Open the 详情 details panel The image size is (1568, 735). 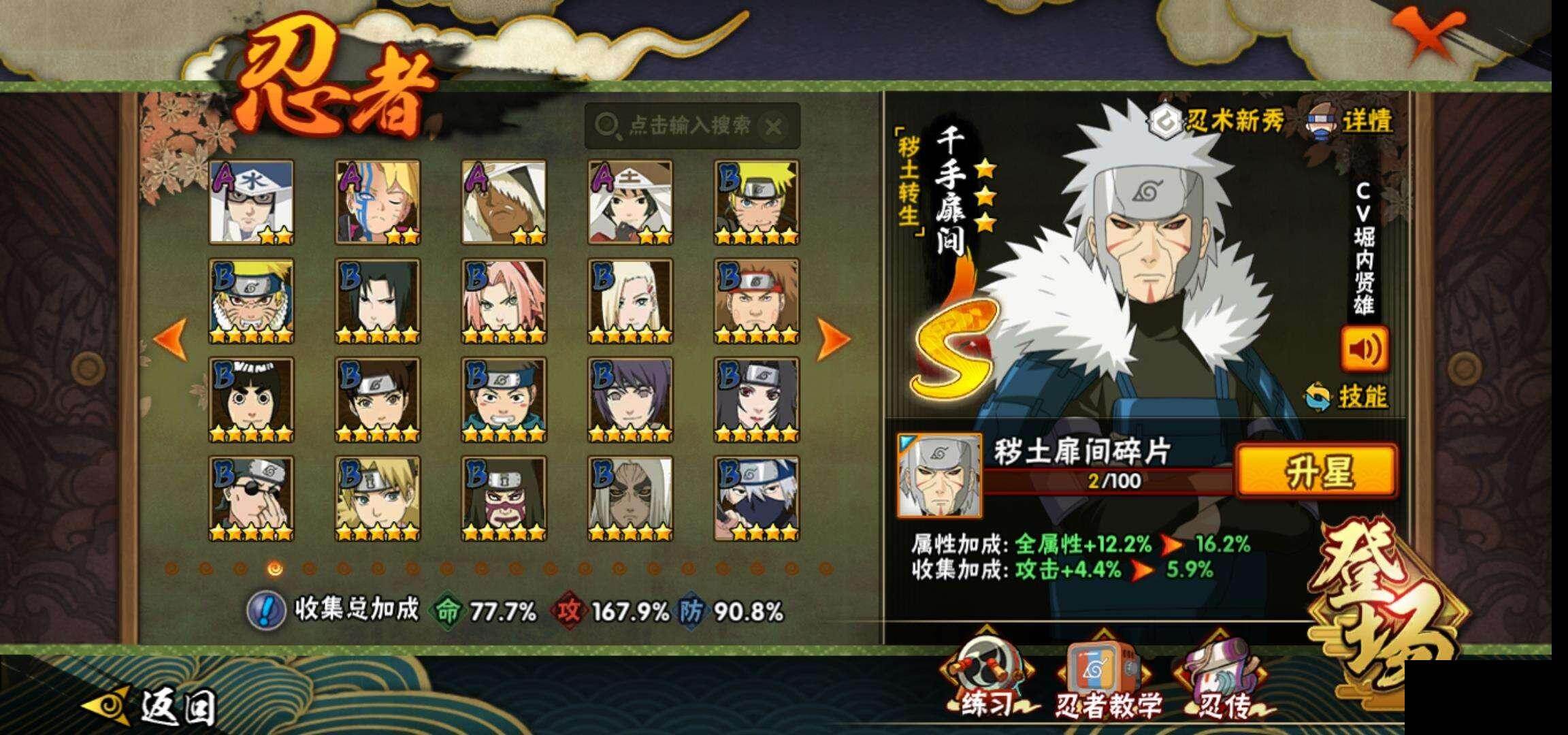pyautogui.click(x=1351, y=122)
